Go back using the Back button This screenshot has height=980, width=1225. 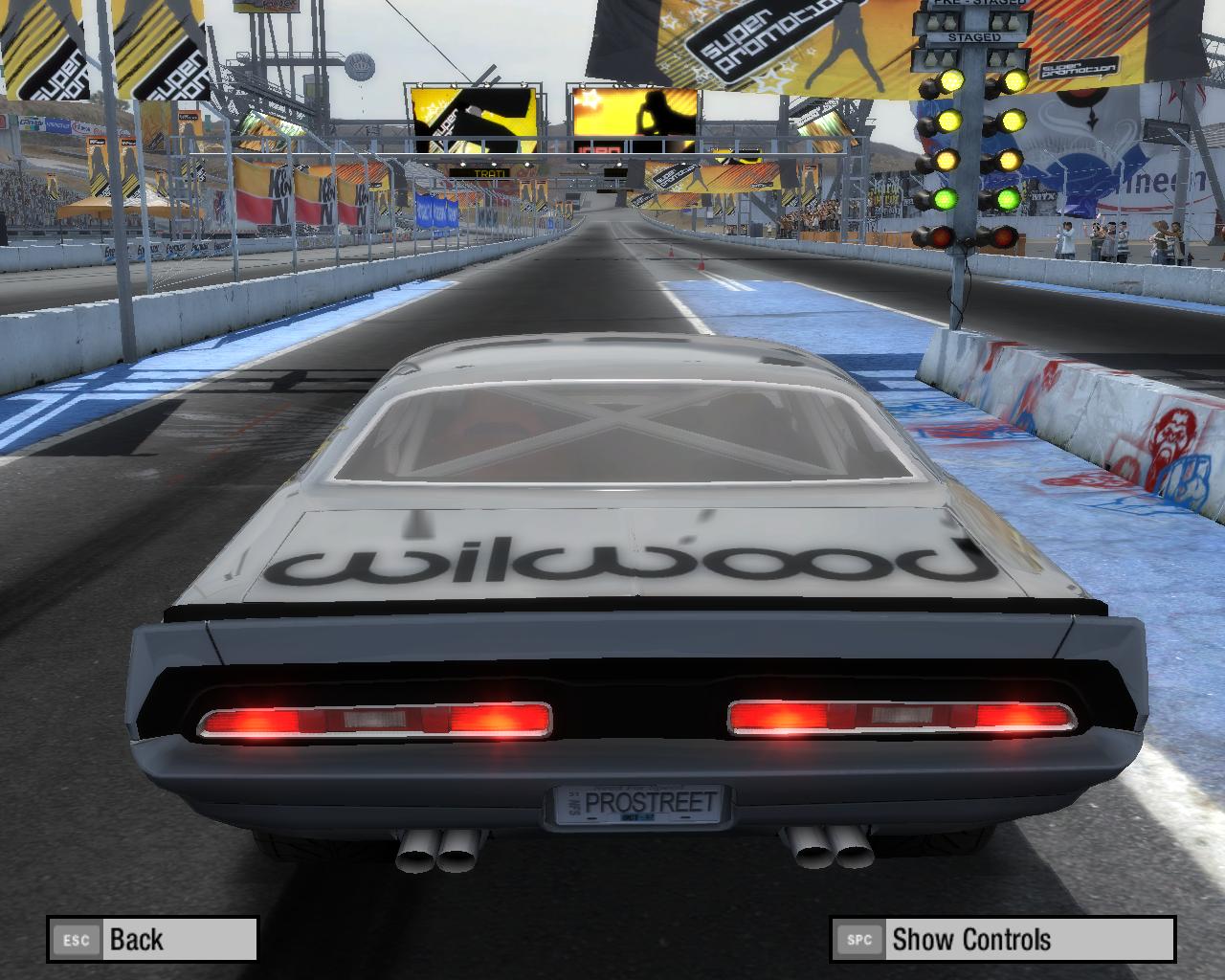pyautogui.click(x=152, y=939)
